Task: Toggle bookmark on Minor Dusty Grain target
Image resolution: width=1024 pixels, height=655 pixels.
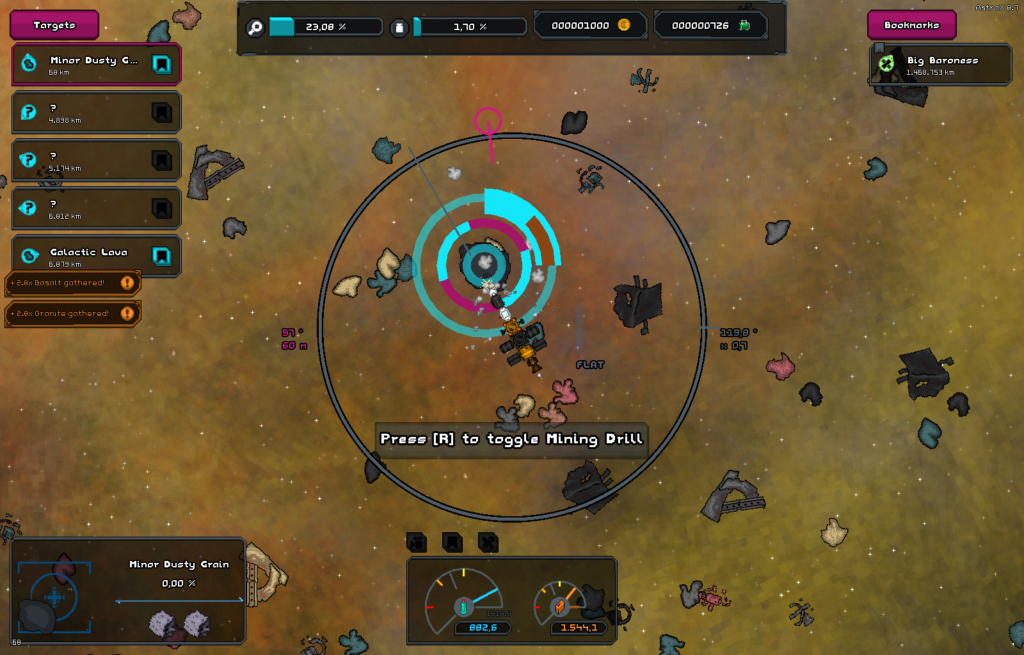Action: (x=160, y=65)
